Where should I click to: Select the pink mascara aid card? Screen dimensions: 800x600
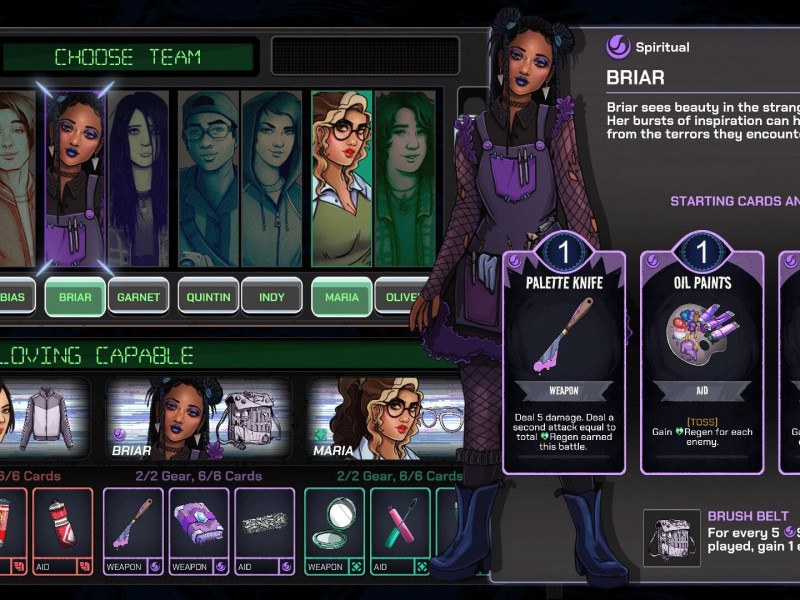400,531
